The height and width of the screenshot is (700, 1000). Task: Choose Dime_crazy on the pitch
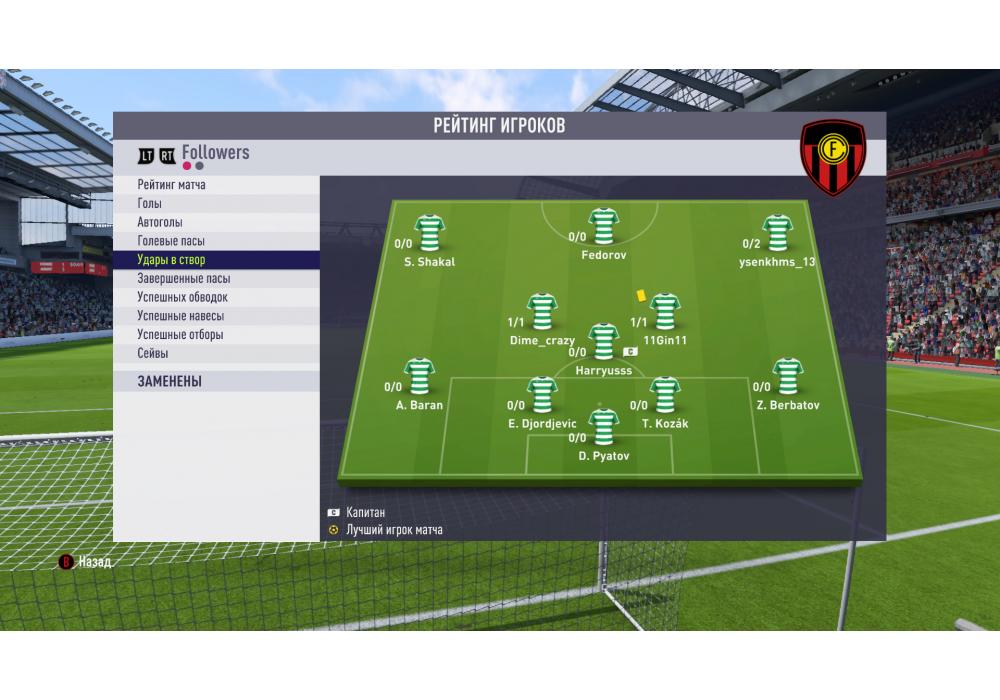(542, 312)
